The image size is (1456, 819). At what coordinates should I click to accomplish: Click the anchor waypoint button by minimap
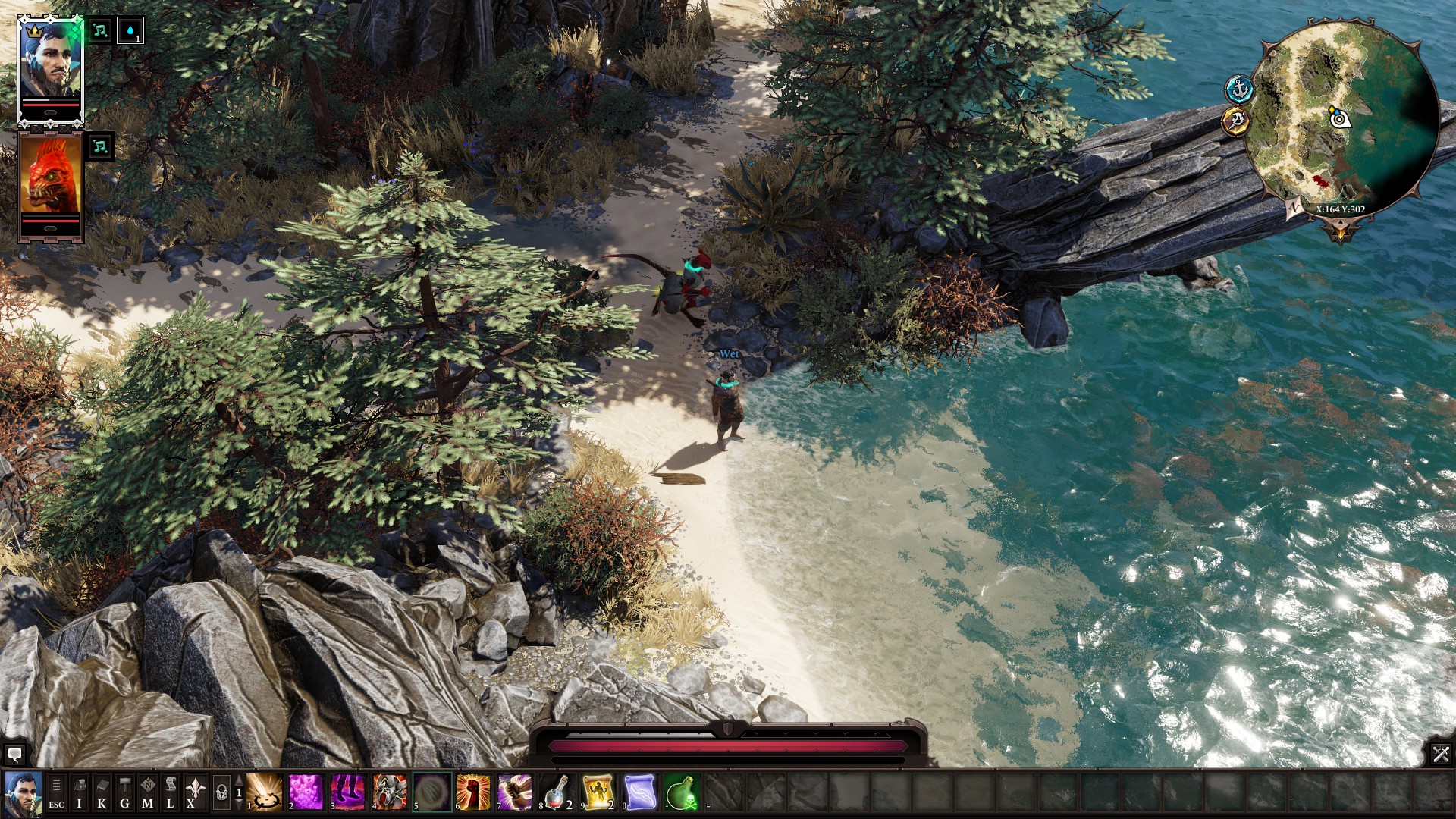pyautogui.click(x=1240, y=89)
